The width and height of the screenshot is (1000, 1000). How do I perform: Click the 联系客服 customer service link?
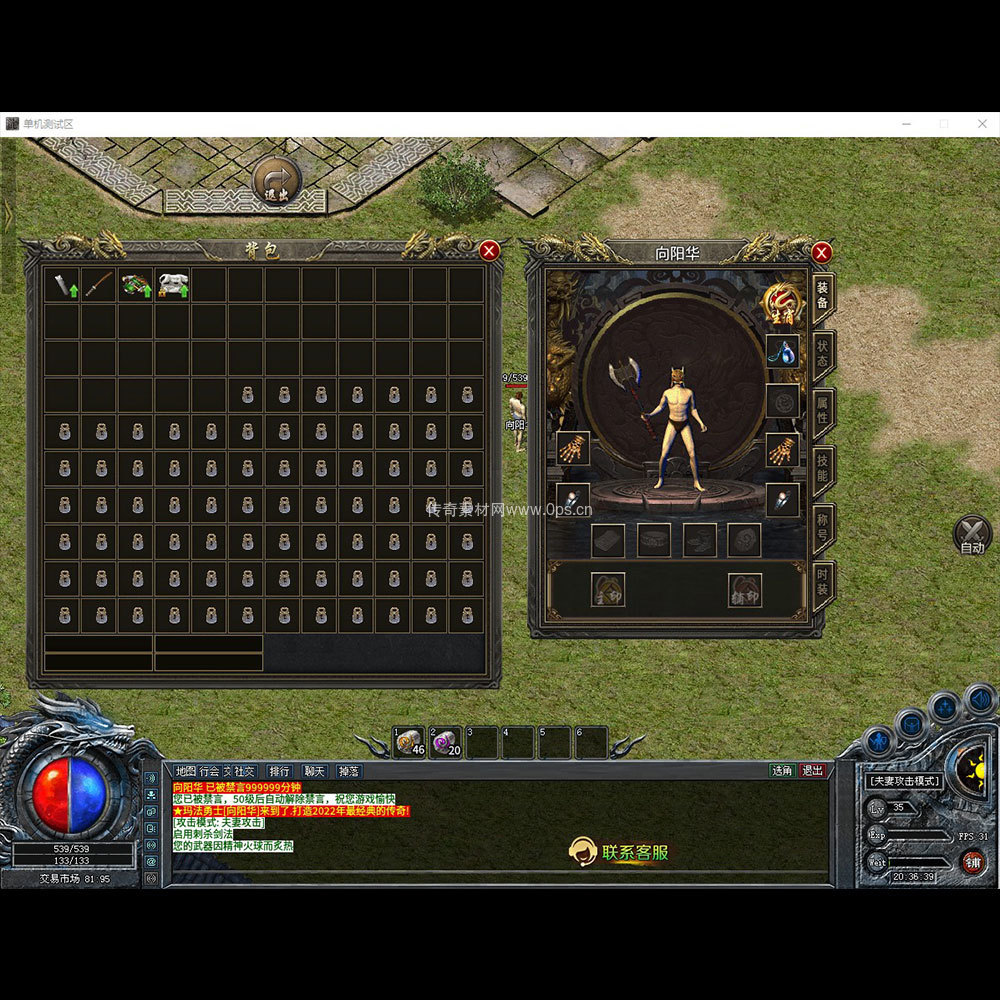pos(620,852)
